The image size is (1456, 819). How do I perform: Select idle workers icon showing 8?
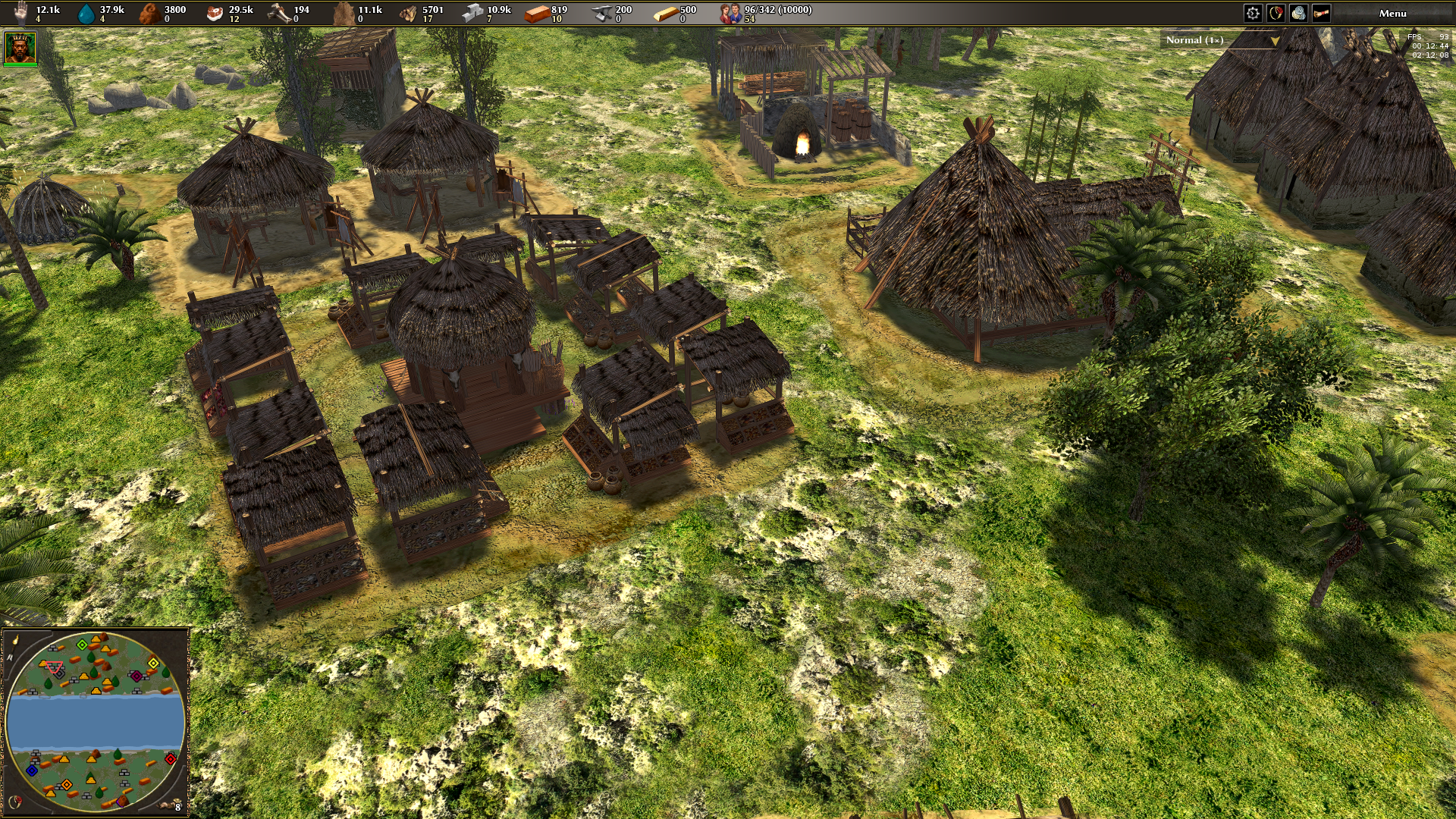pyautogui.click(x=171, y=805)
